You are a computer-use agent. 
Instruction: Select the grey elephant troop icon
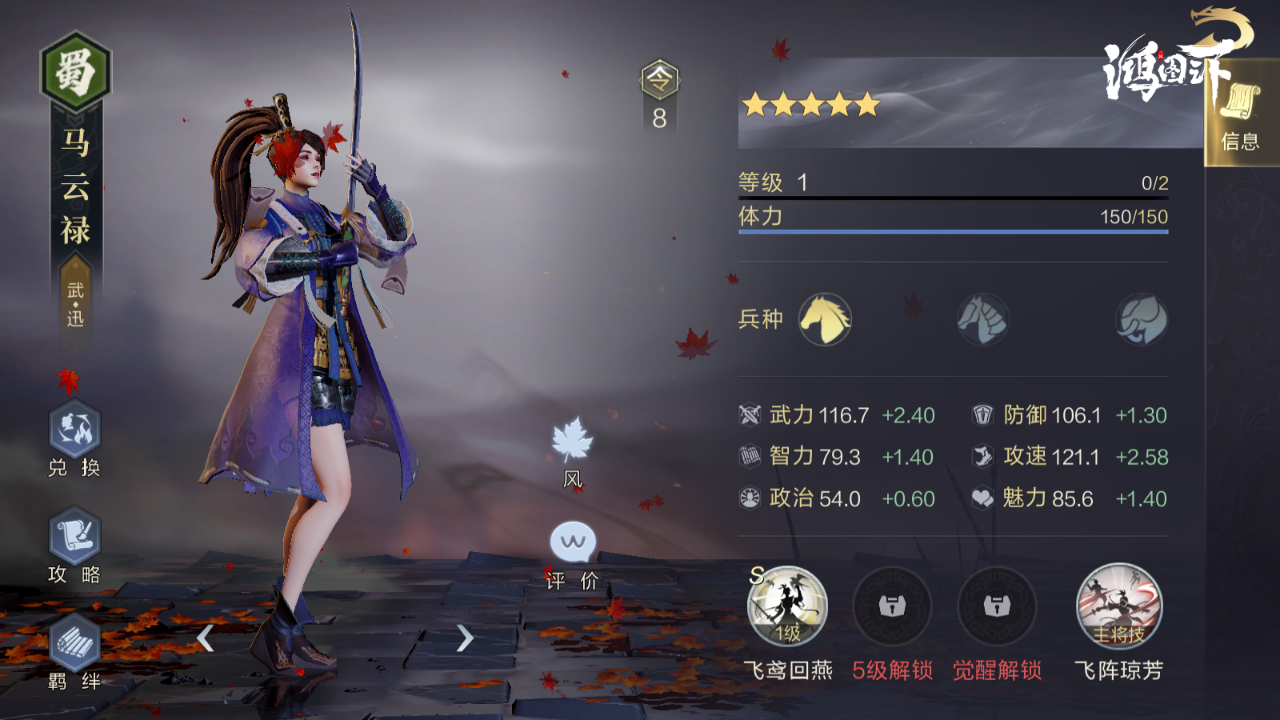click(1142, 320)
